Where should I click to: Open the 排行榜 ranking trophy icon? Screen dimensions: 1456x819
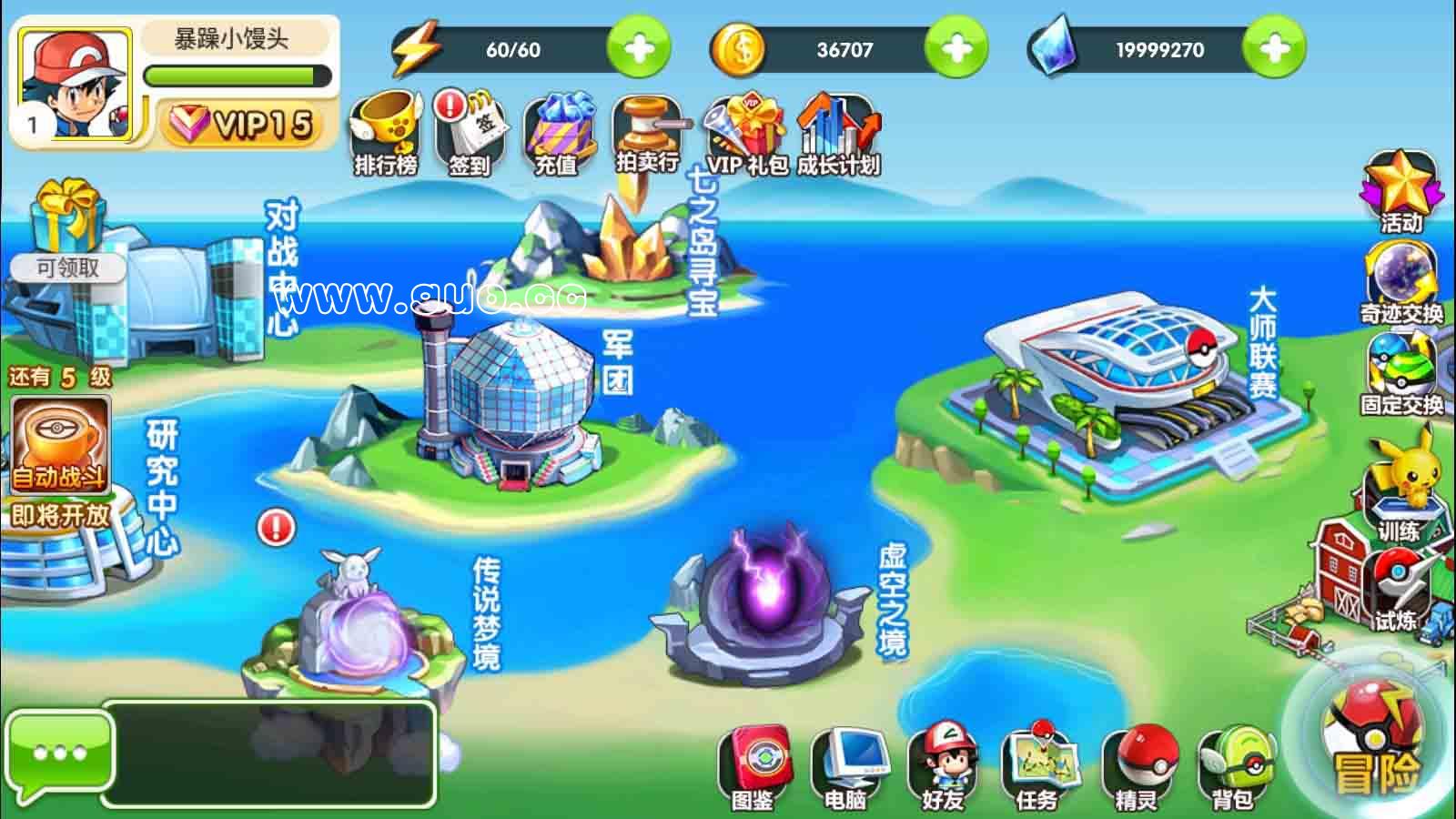[386, 133]
